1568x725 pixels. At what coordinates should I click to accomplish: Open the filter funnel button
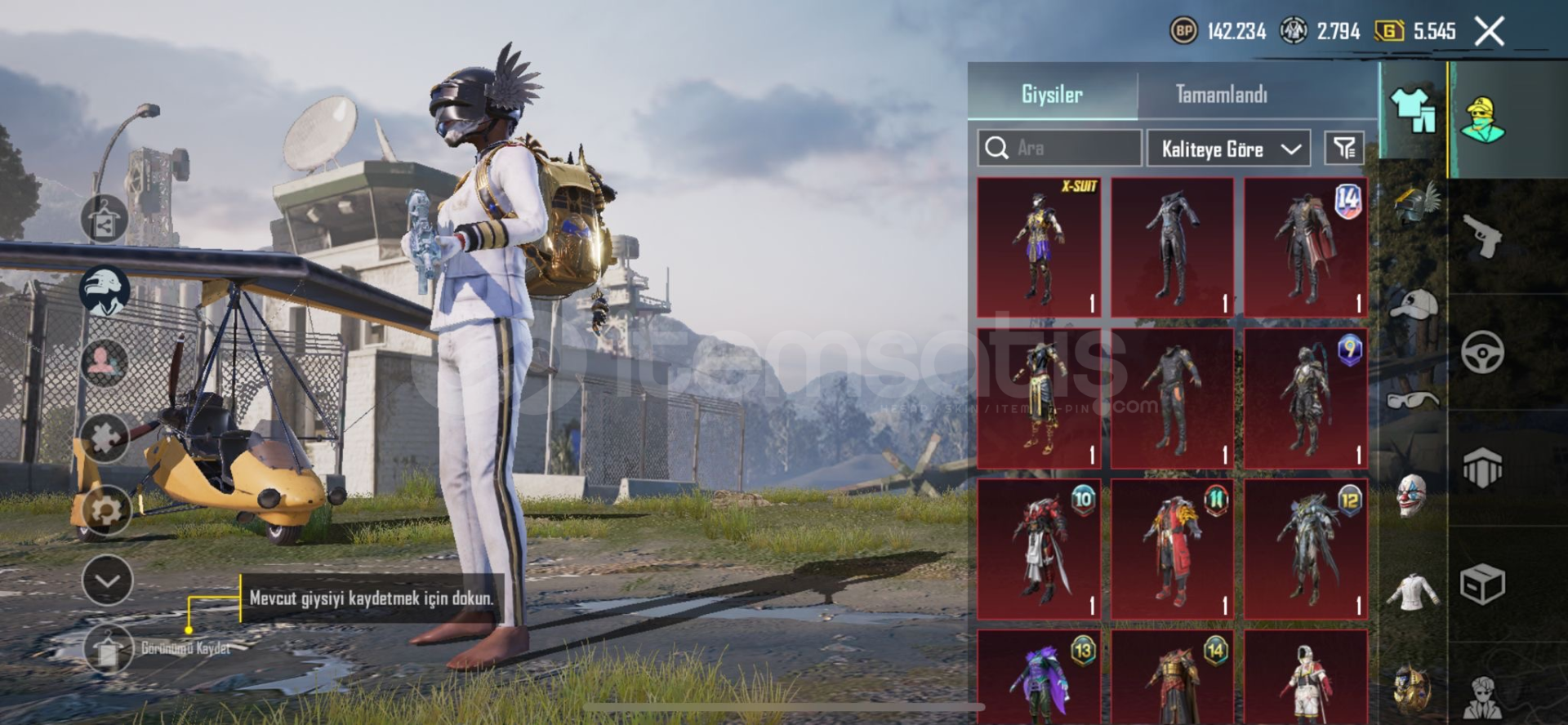pos(1343,148)
